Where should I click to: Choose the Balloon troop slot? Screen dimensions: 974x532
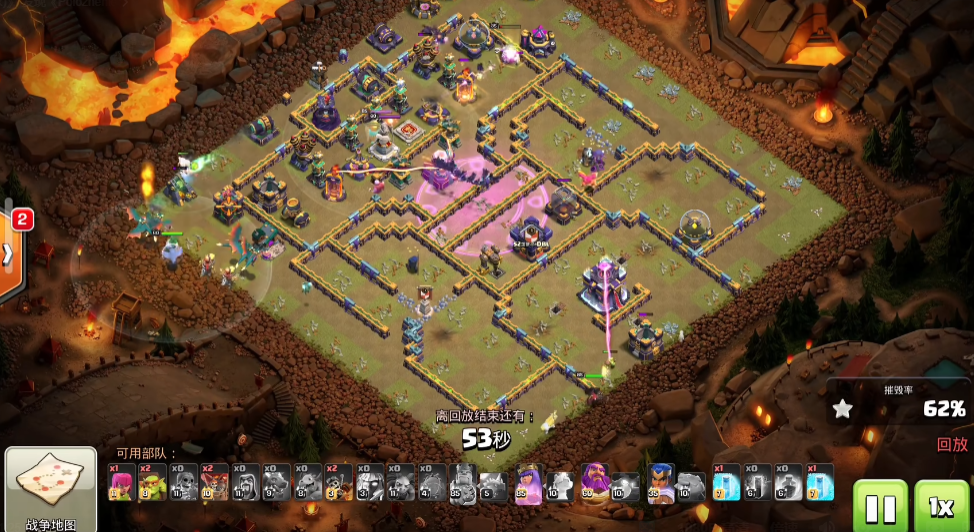[214, 482]
